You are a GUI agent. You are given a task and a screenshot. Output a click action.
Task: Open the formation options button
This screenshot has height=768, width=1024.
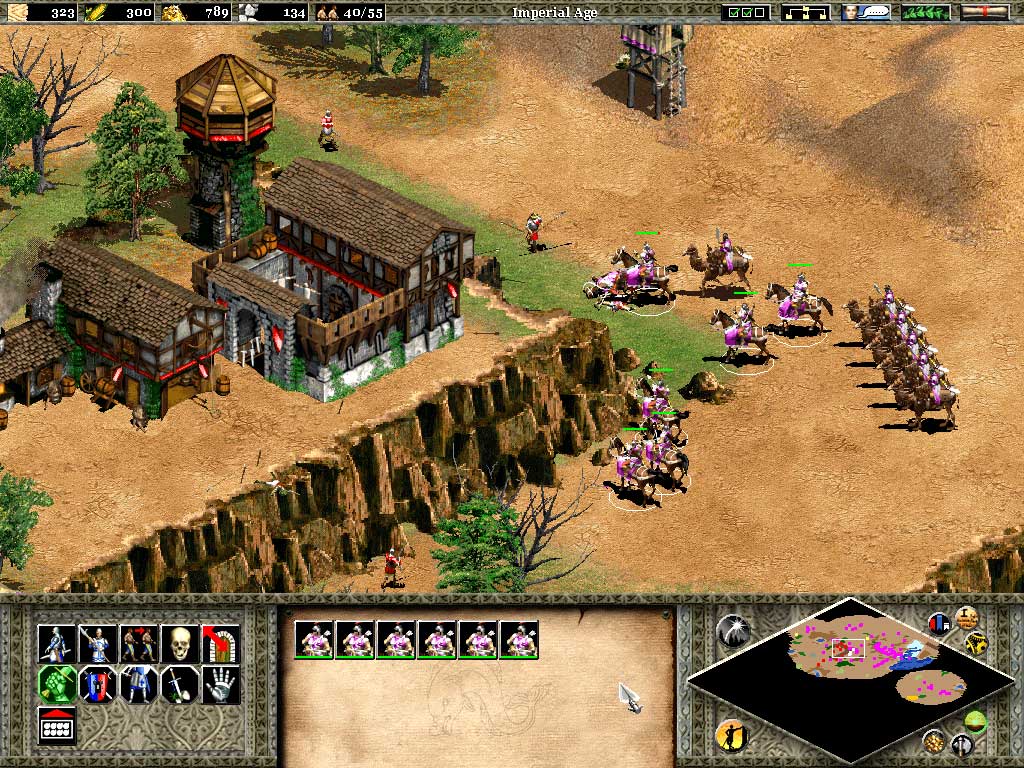56,725
